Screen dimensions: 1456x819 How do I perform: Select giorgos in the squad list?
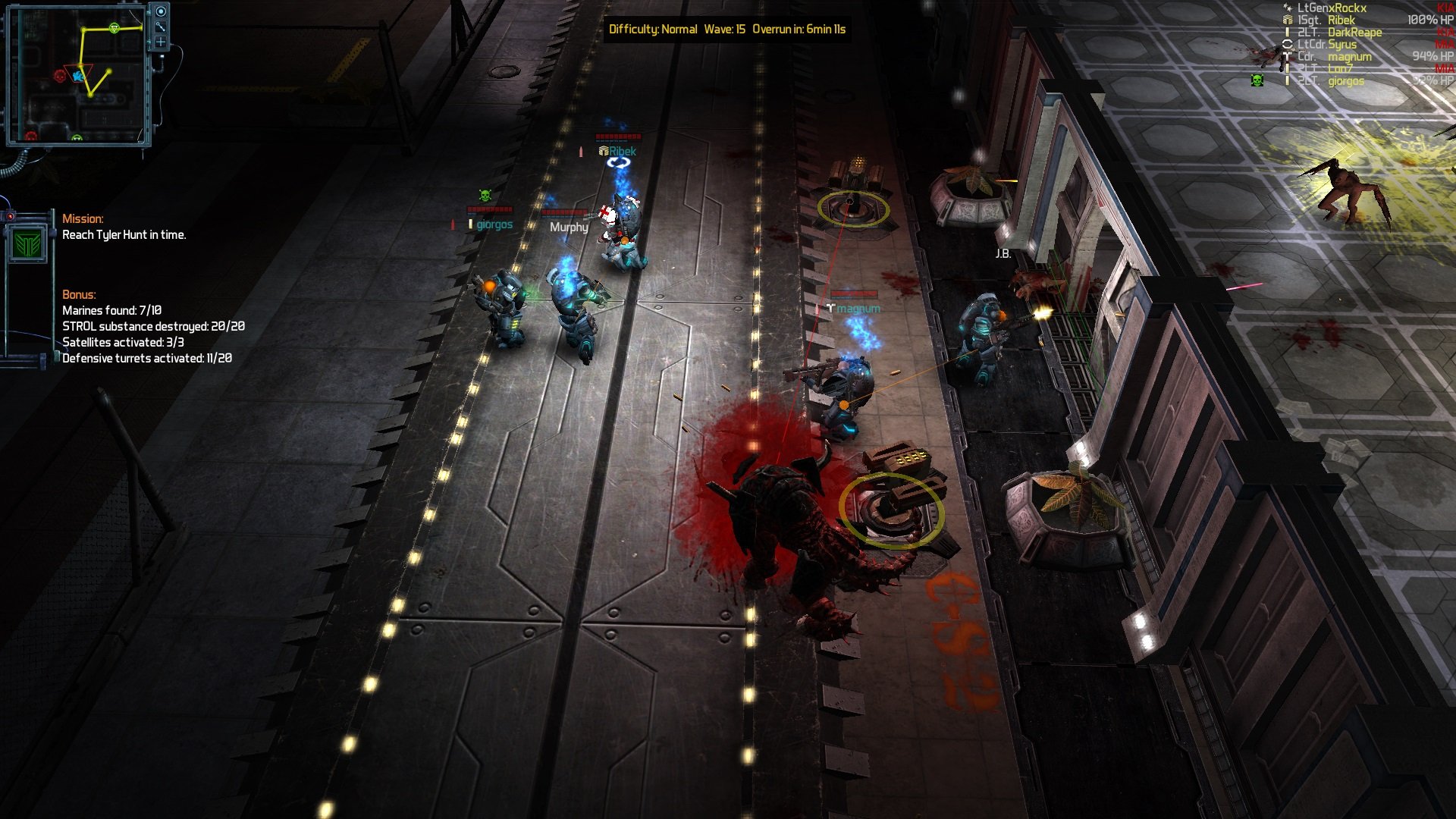(1345, 81)
